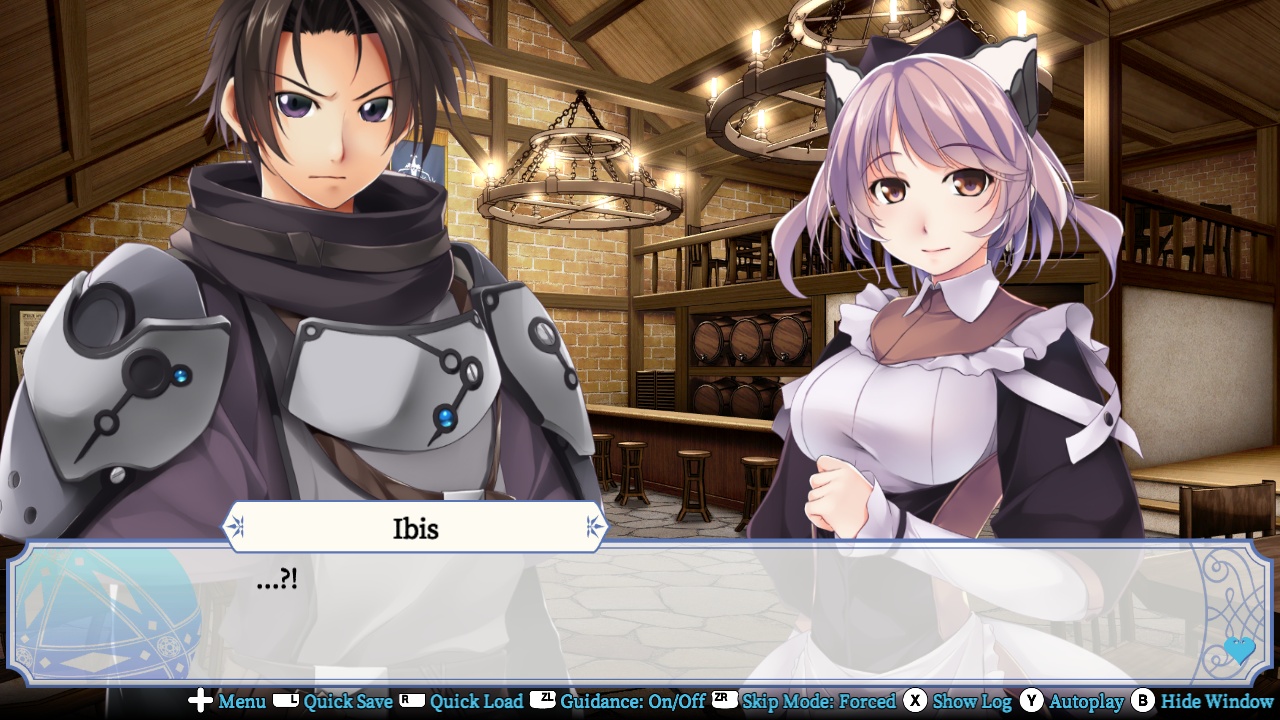Click the L shoulder button Quick Save icon
The height and width of the screenshot is (720, 1280).
point(287,702)
